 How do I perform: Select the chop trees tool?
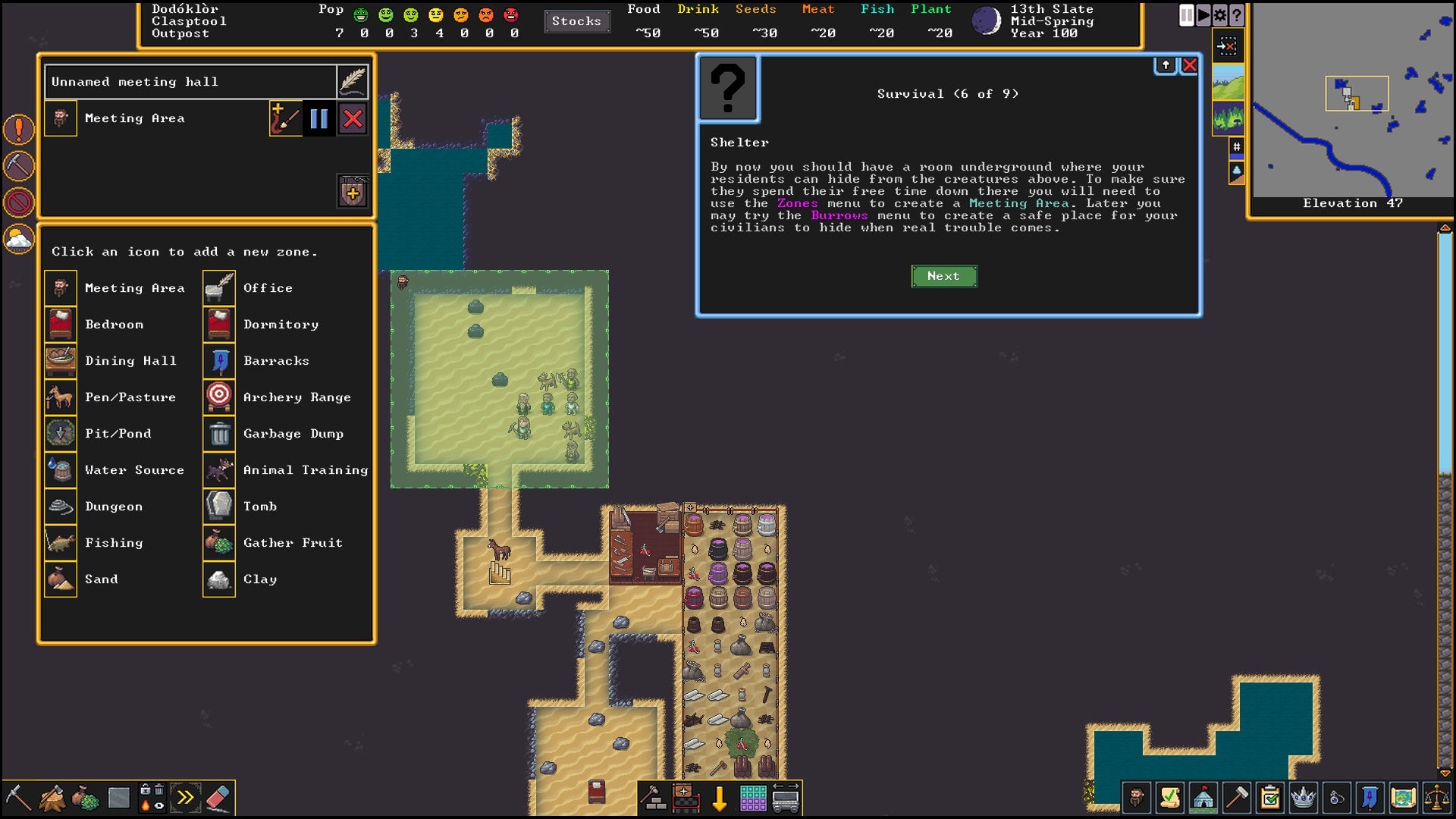click(x=53, y=798)
